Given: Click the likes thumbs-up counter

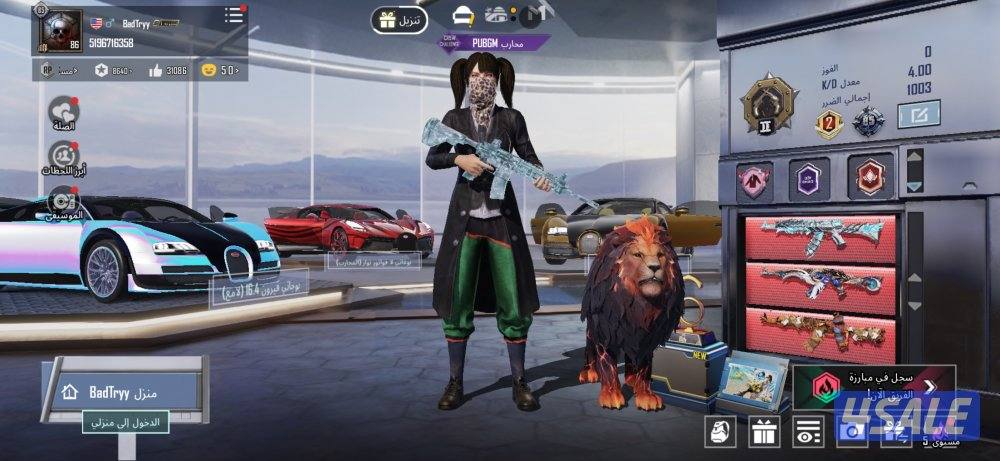Looking at the screenshot, I should pos(168,70).
